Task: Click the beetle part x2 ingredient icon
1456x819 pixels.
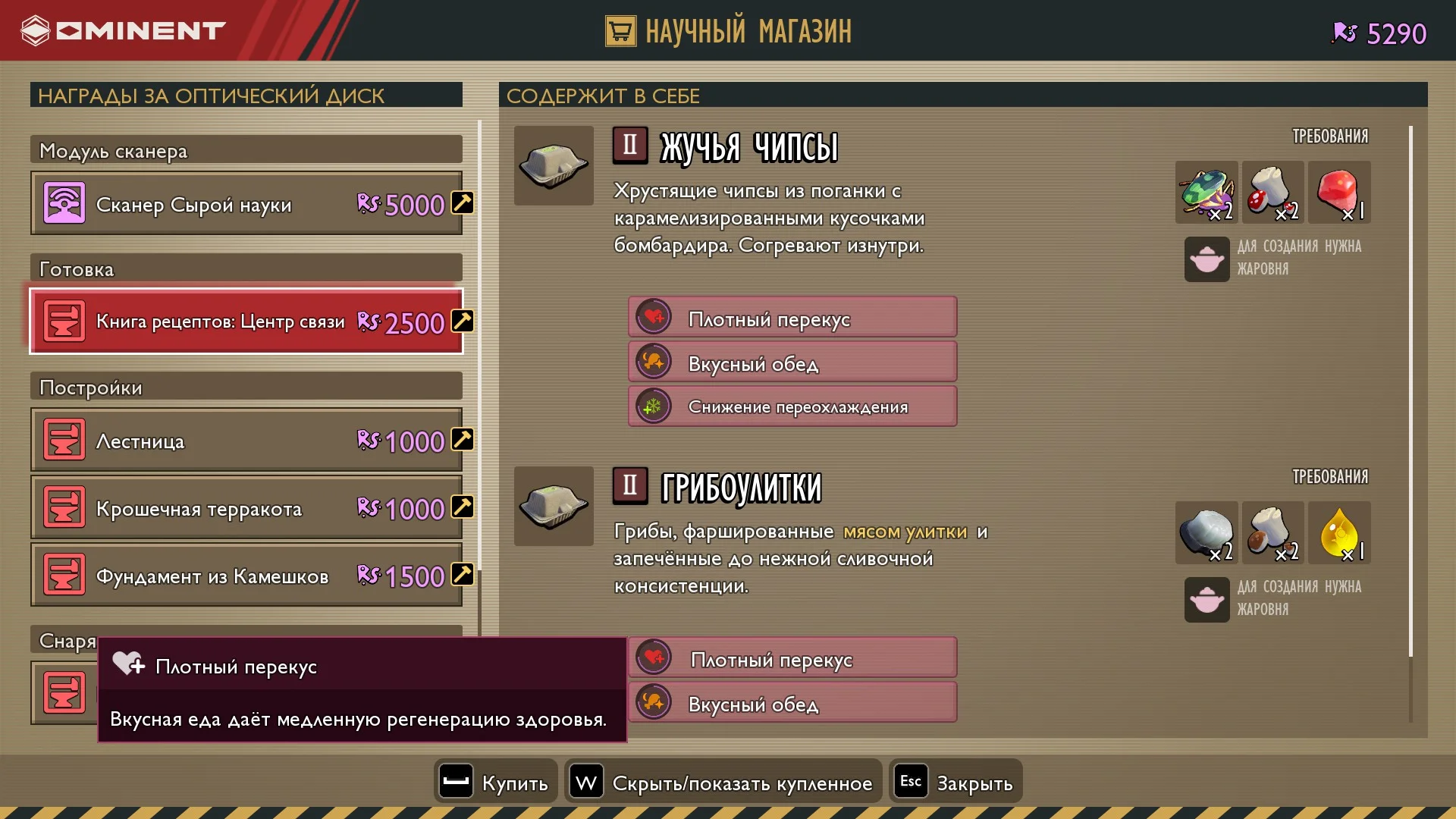Action: (x=1206, y=192)
